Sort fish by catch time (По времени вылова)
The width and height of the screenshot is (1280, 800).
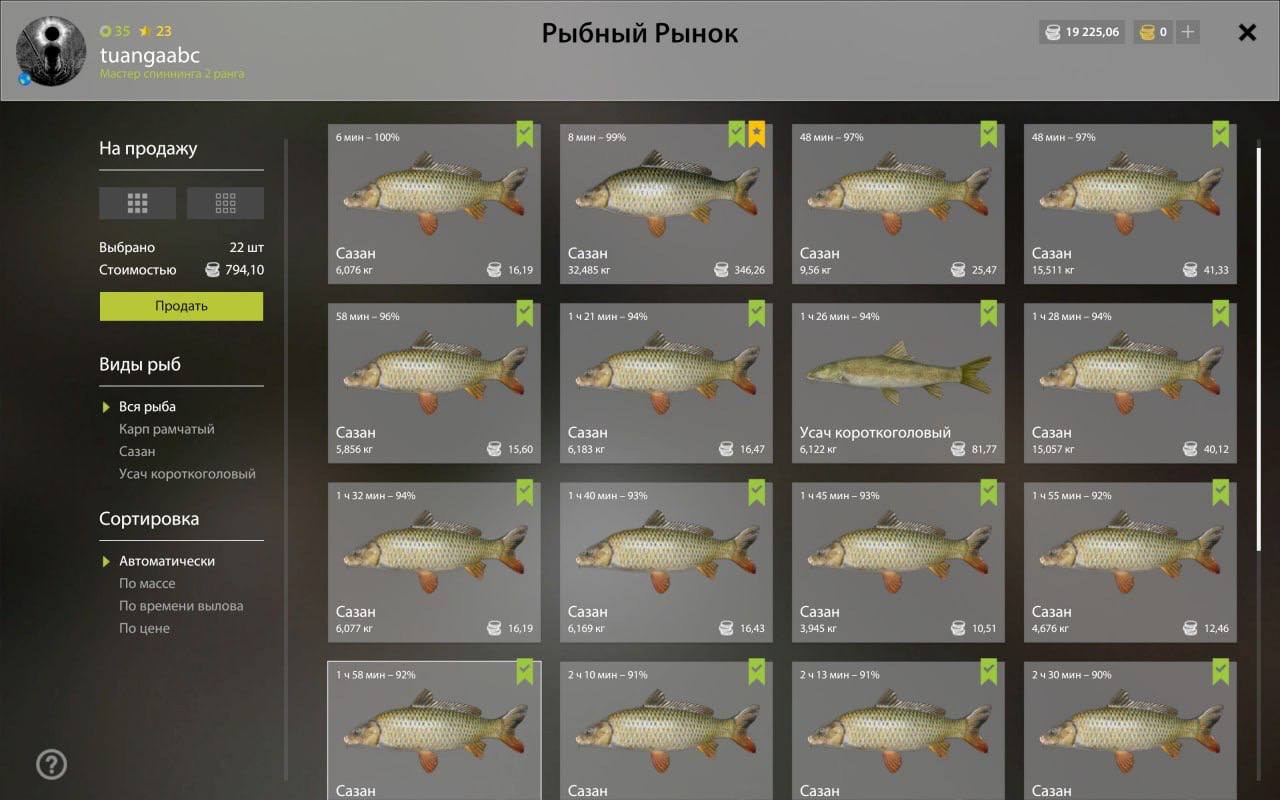181,606
